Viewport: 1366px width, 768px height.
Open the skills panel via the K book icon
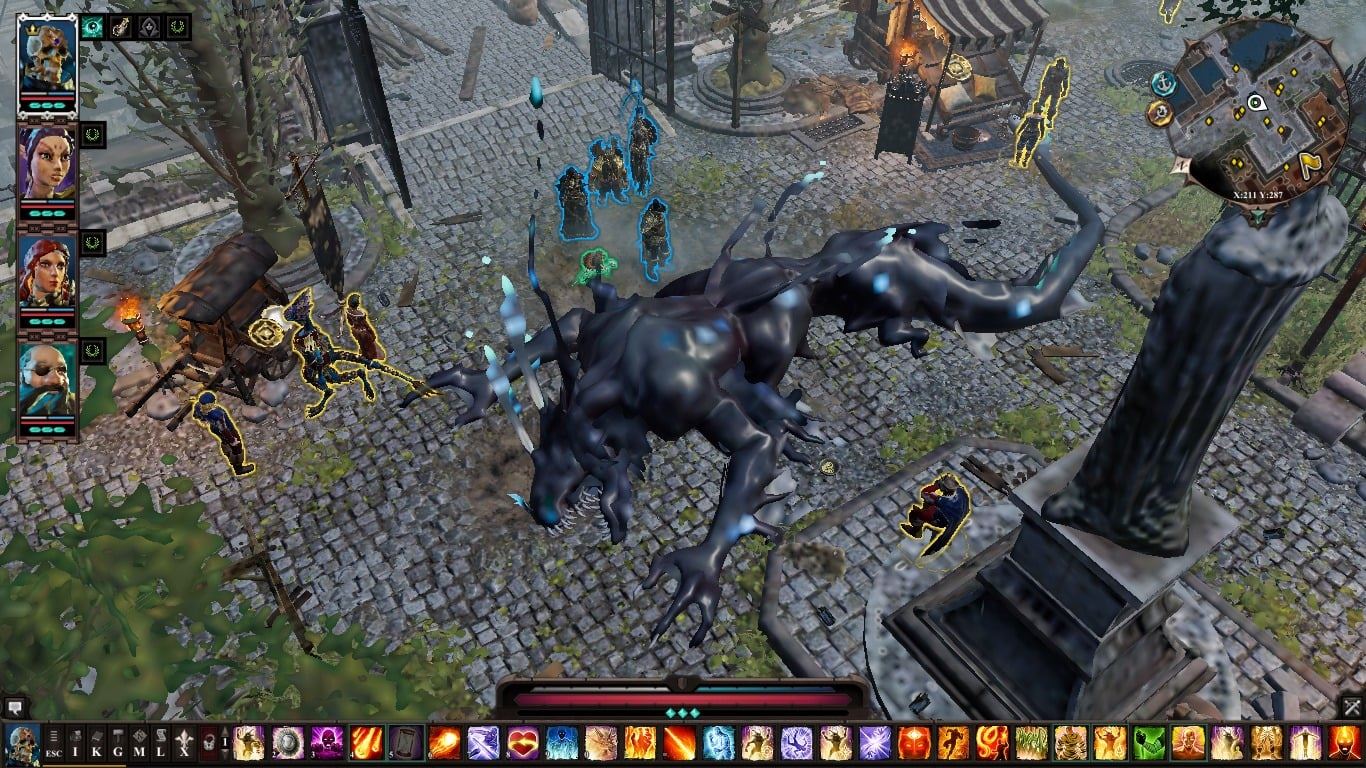[97, 744]
